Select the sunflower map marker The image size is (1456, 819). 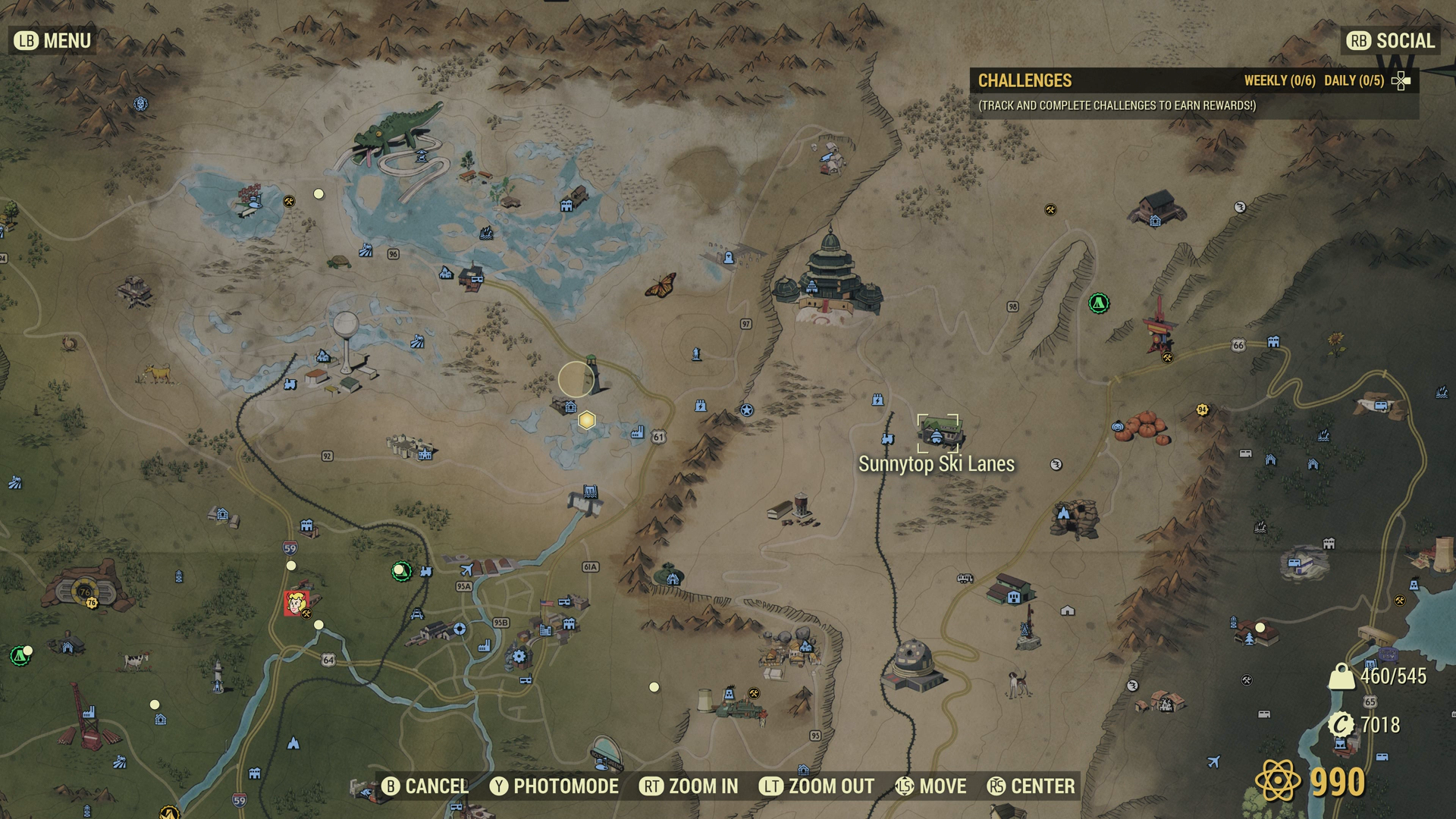pos(1336,343)
